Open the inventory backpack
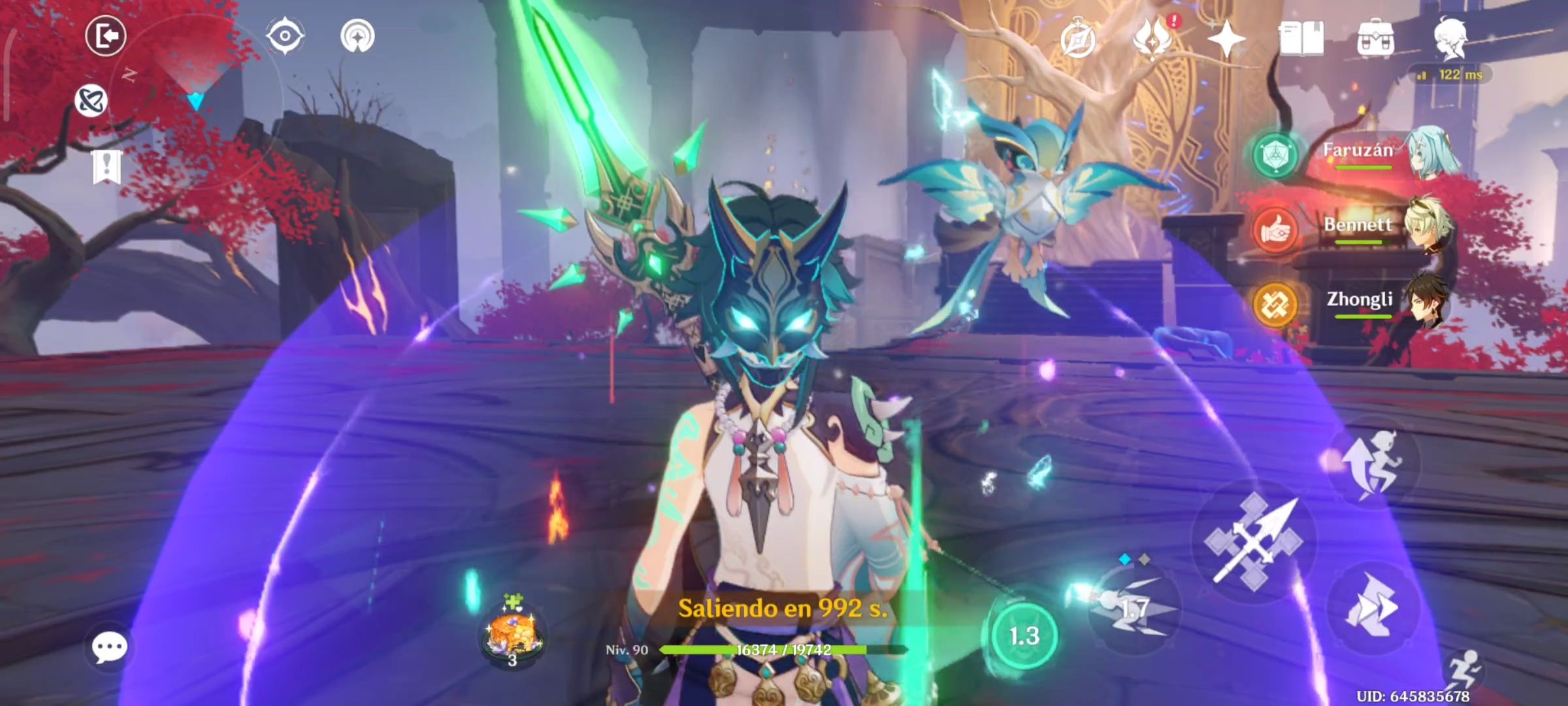The width and height of the screenshot is (1568, 706). [x=1377, y=41]
